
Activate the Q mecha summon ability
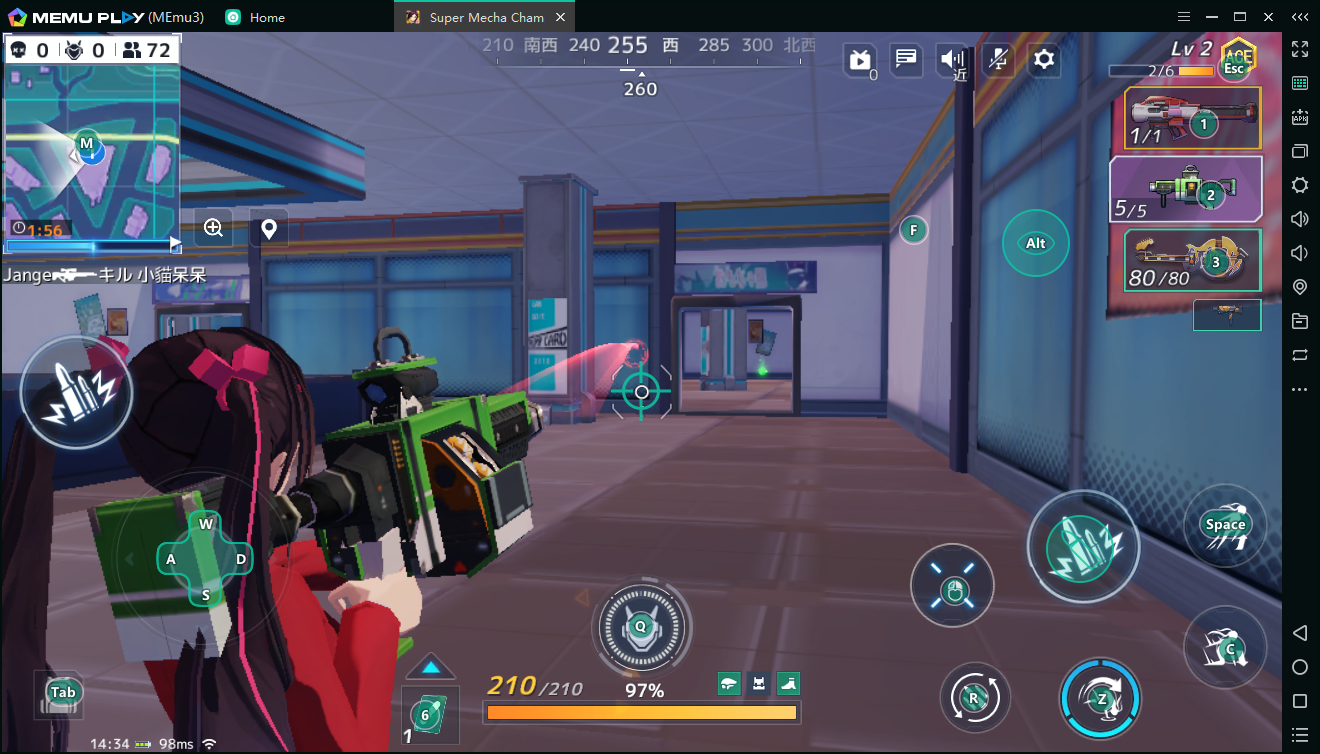641,627
